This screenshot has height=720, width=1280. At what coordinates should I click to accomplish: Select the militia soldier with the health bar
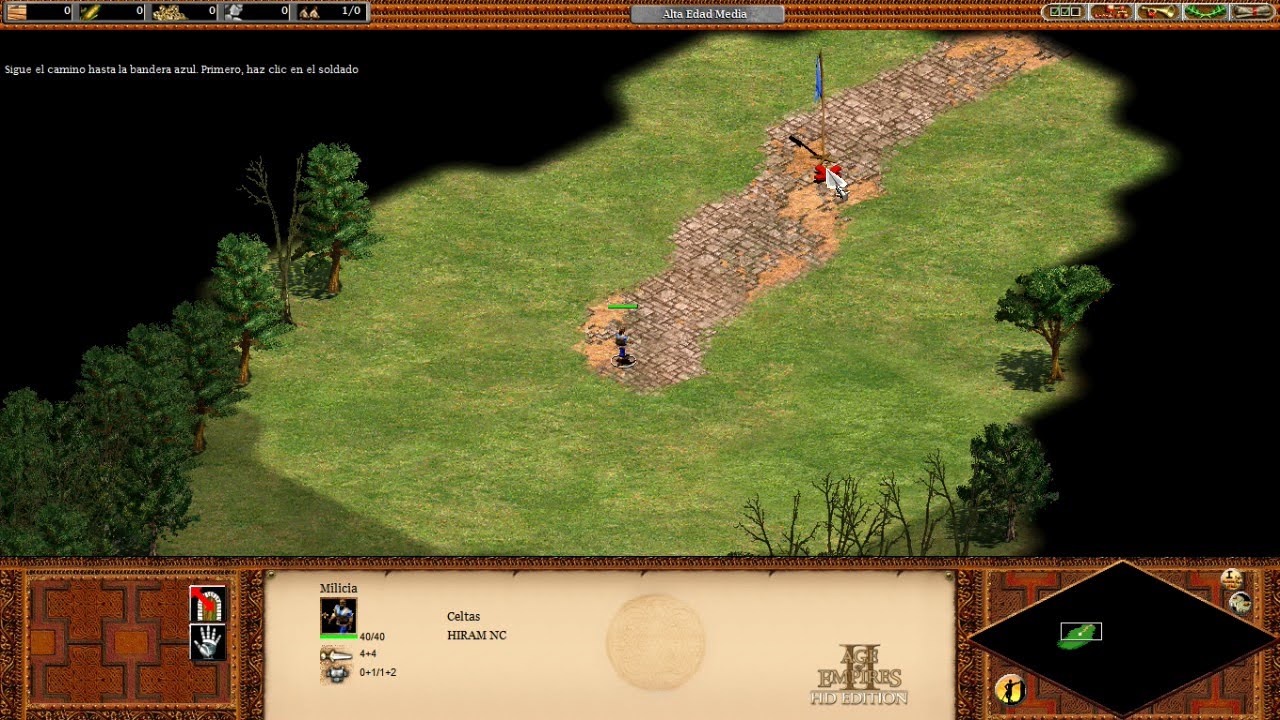pos(622,343)
